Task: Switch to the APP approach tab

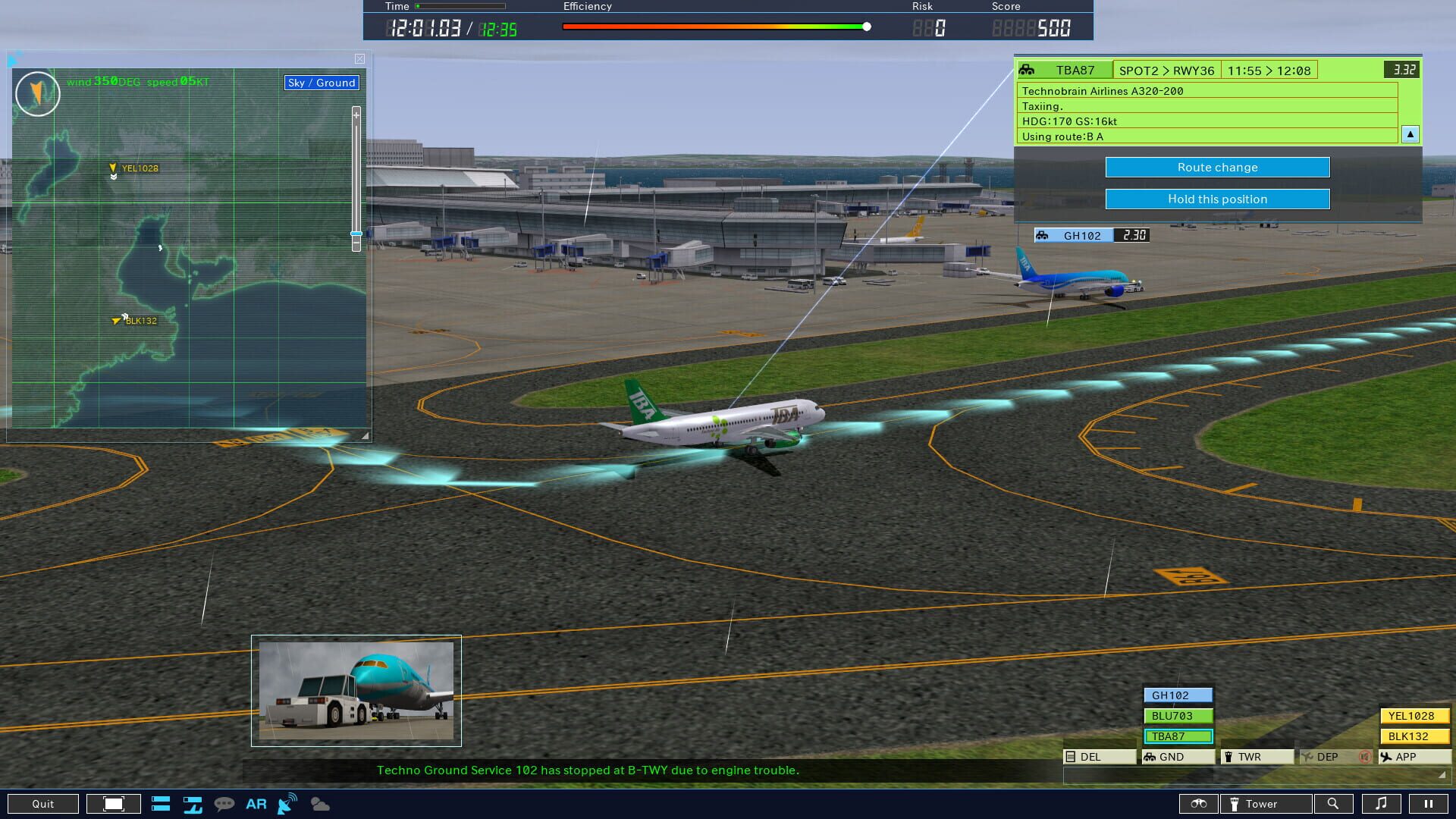Action: pyautogui.click(x=1414, y=756)
